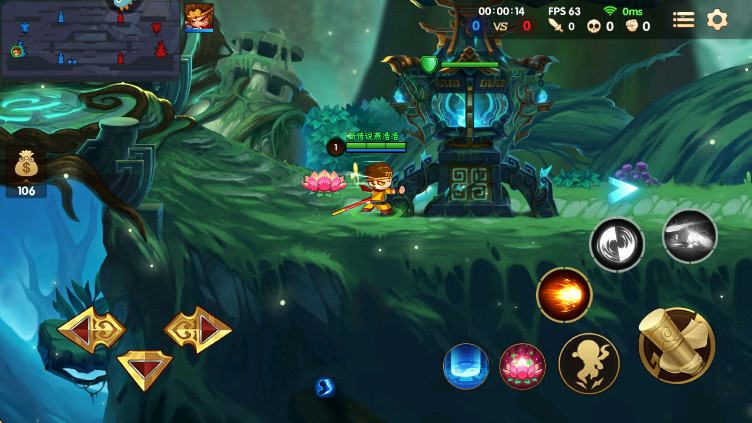752x423 pixels.
Task: Tap the down arrow control
Action: click(x=144, y=367)
